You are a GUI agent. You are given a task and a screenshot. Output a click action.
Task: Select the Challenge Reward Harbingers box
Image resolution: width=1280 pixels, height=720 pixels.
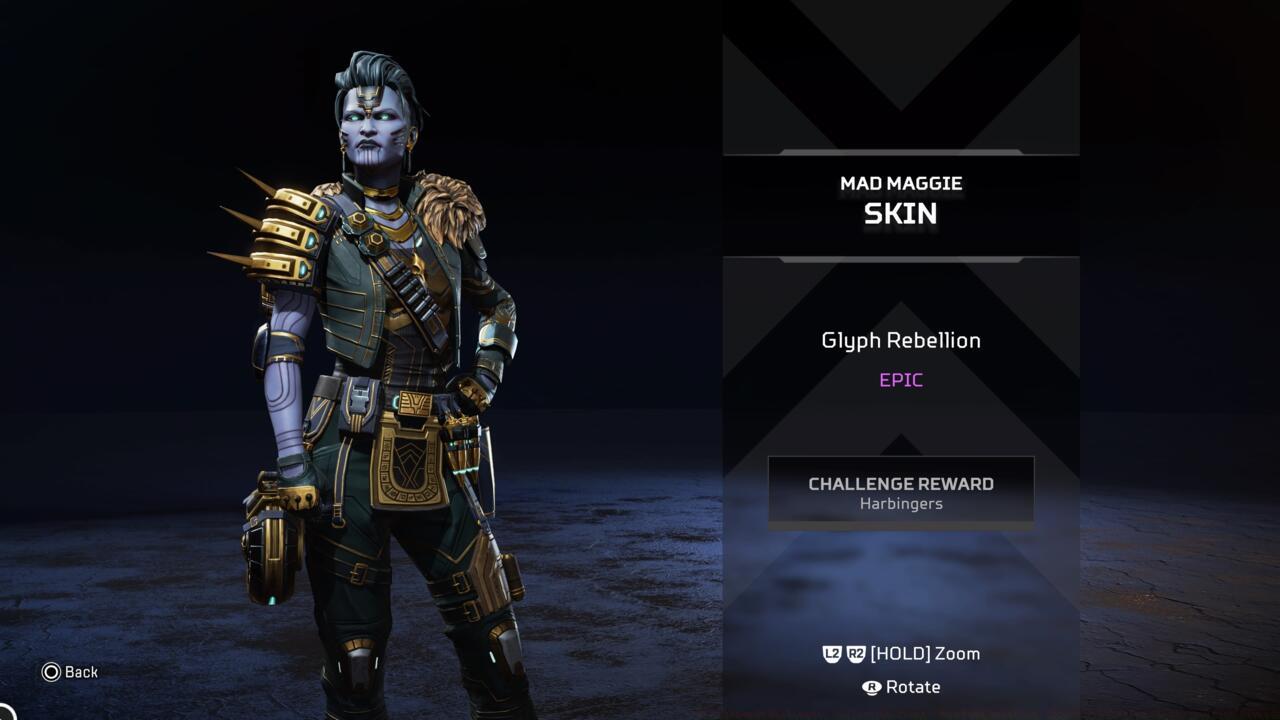[x=900, y=492]
